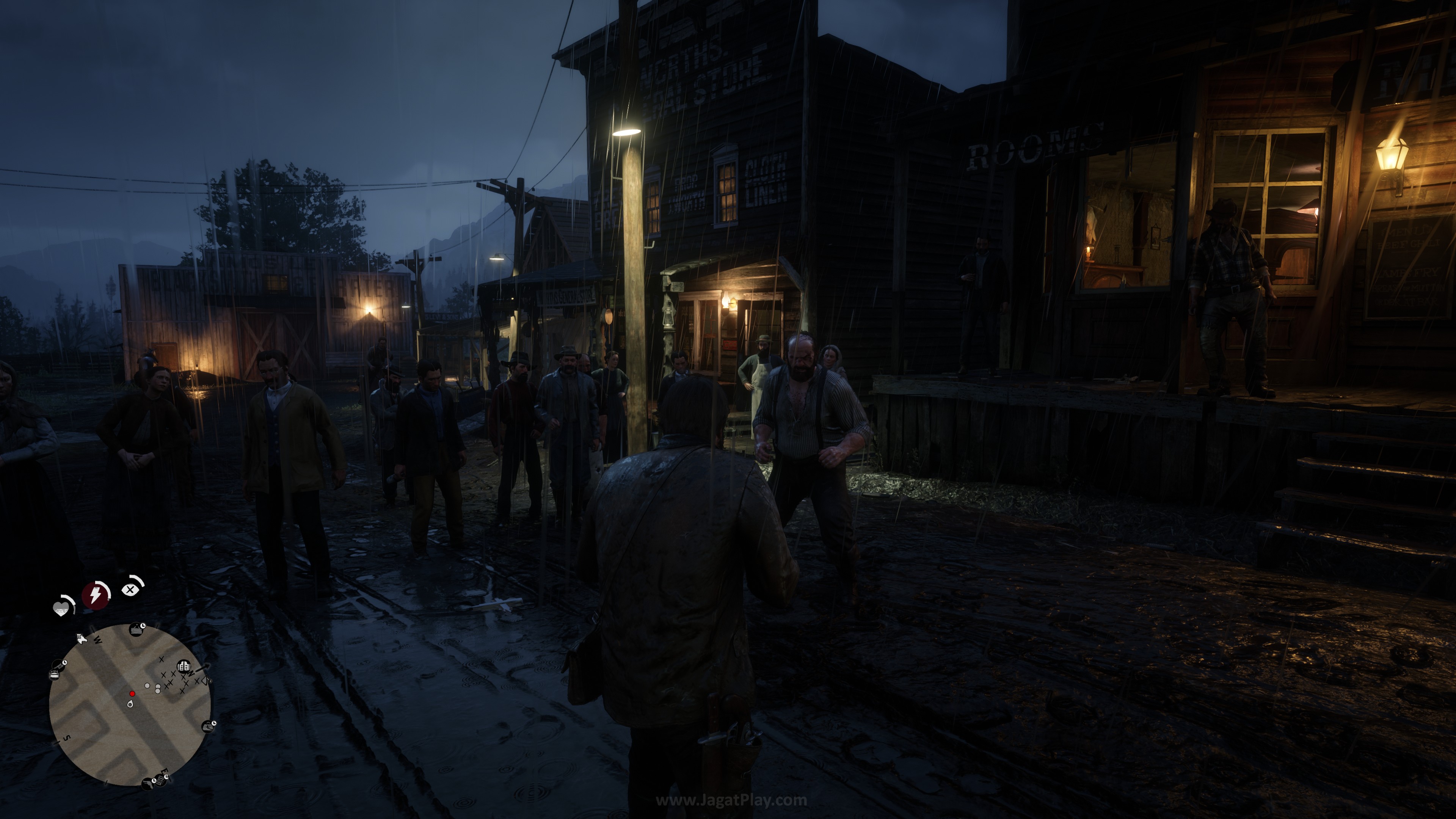Select the lightning bolt stamina core

pyautogui.click(x=96, y=595)
